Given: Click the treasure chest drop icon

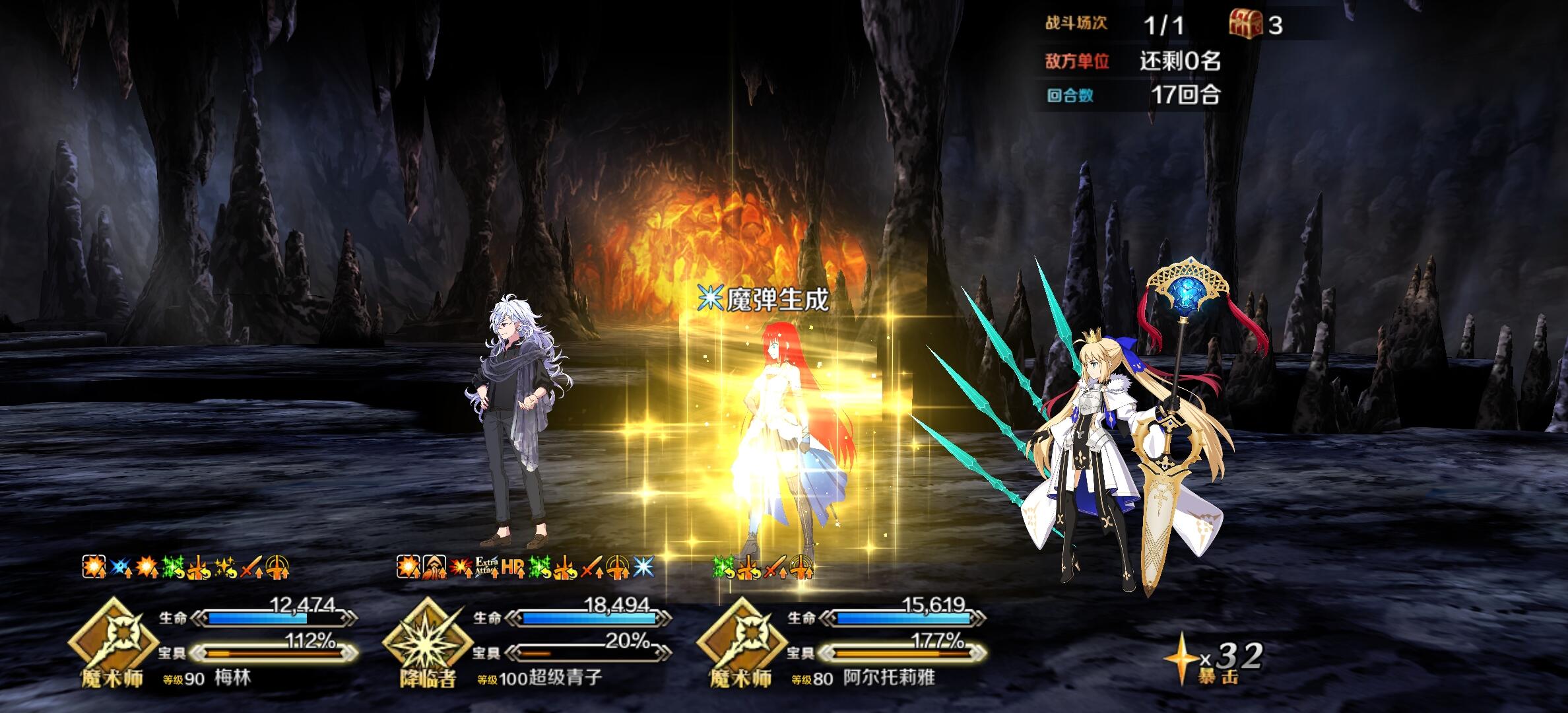Looking at the screenshot, I should click(x=1245, y=25).
